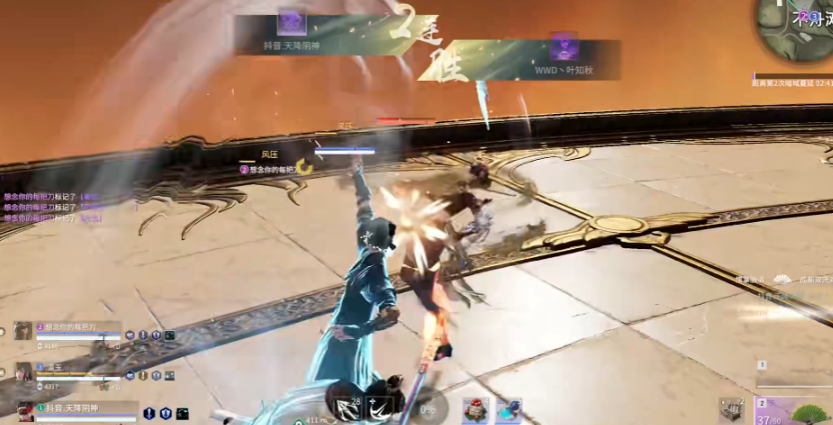
Task: Open the minimap
Action: 796,28
